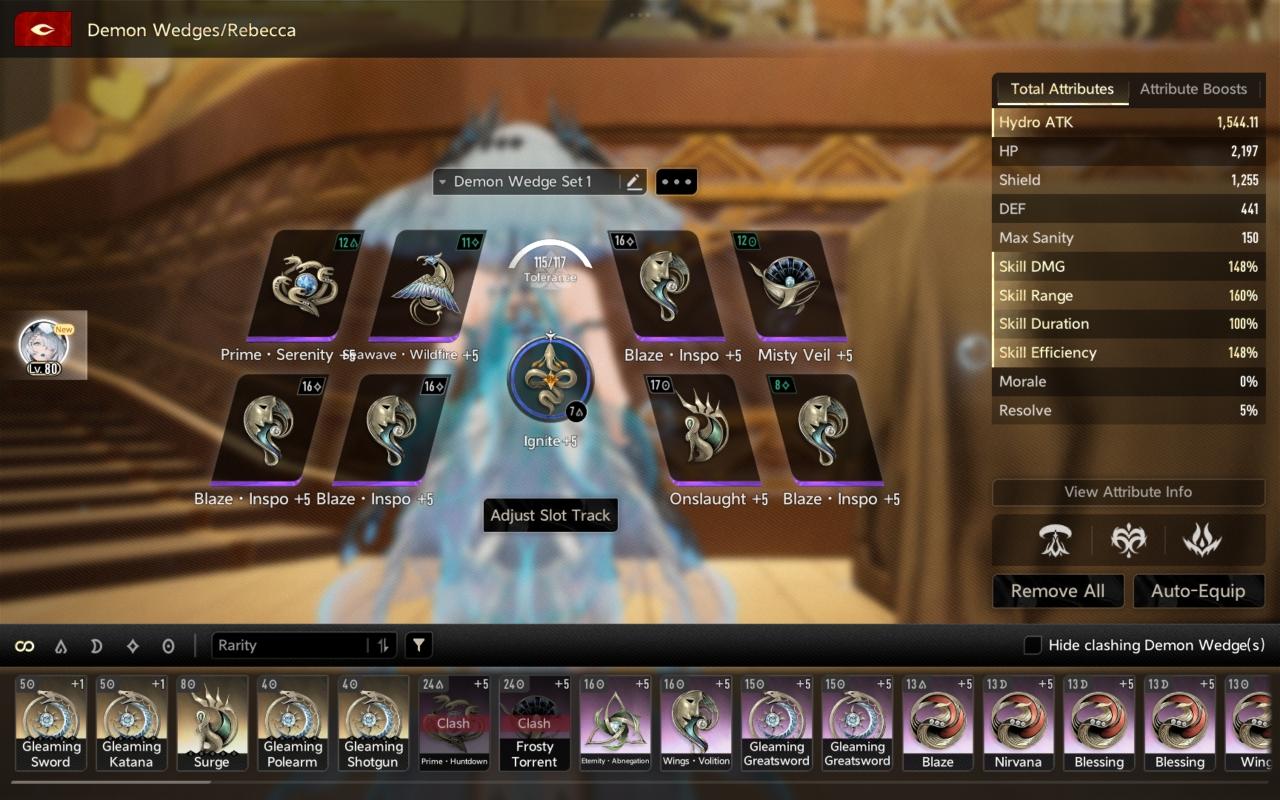Viewport: 1280px width, 800px height.
Task: Remove all equipped Demon Wedges
Action: [1058, 591]
